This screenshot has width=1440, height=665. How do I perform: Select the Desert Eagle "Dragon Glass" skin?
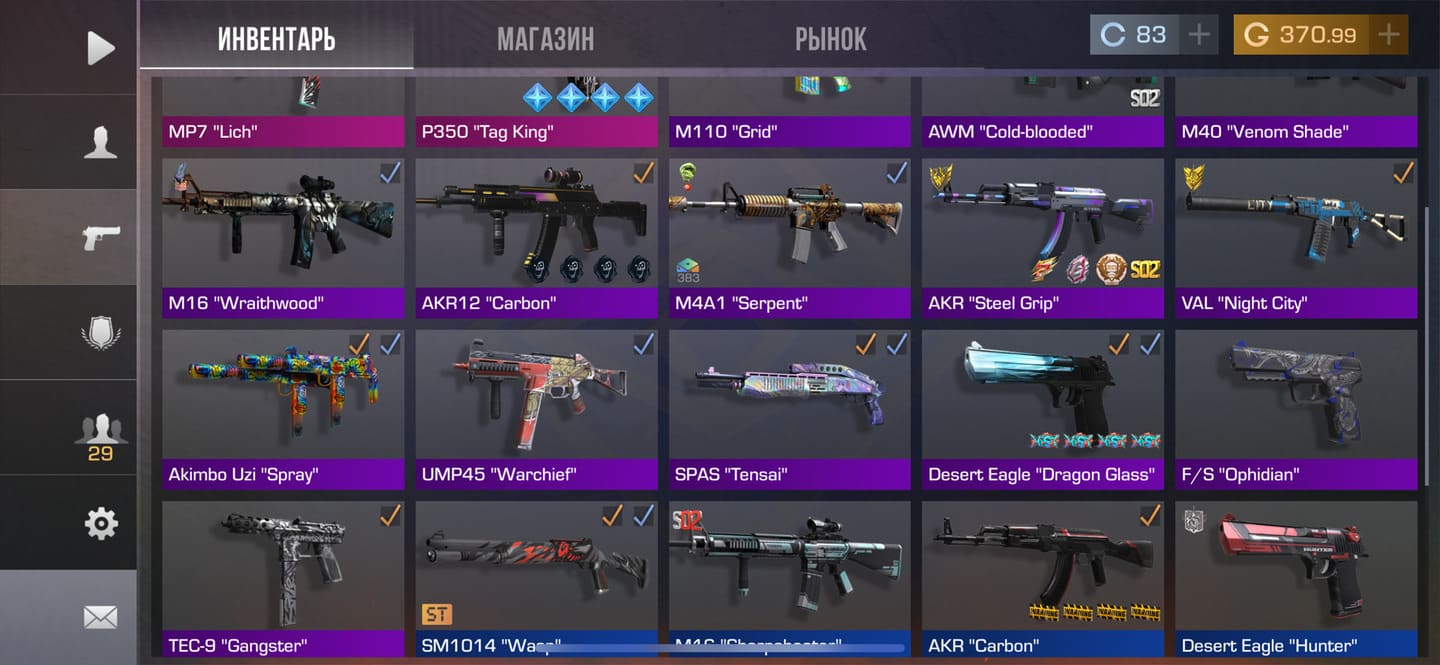1042,408
